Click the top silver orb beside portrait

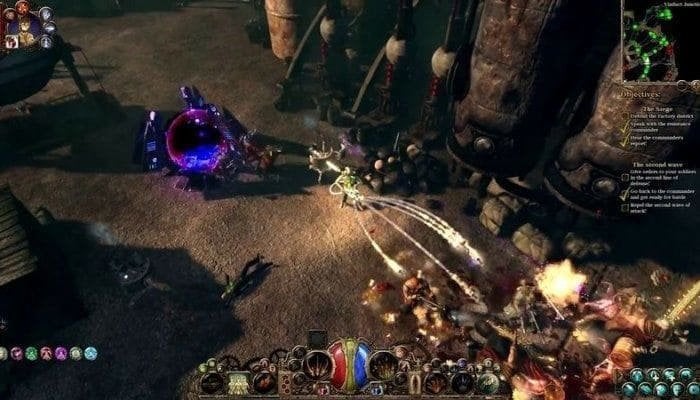(x=45, y=14)
